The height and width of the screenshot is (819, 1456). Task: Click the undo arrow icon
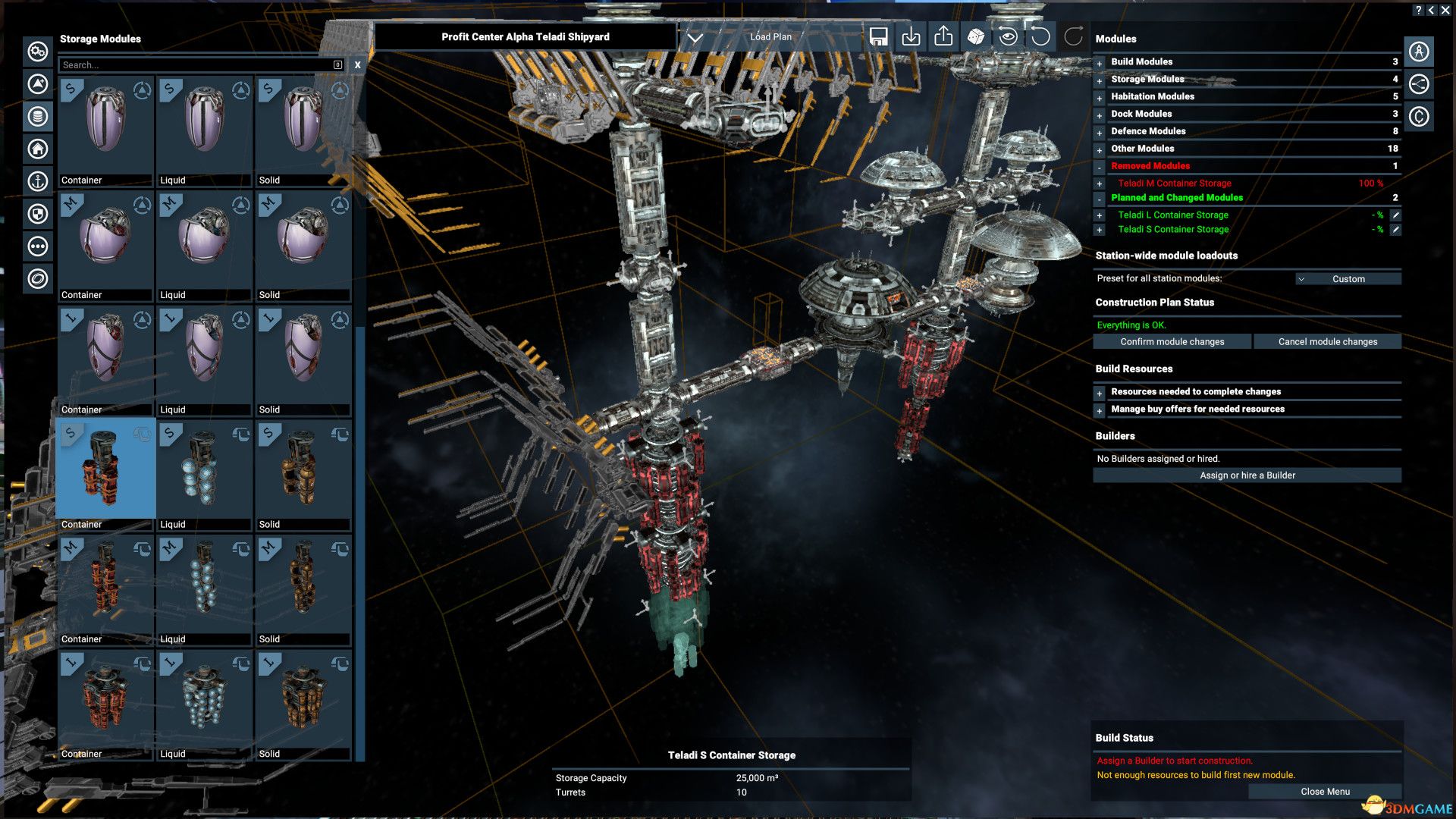(x=1040, y=36)
